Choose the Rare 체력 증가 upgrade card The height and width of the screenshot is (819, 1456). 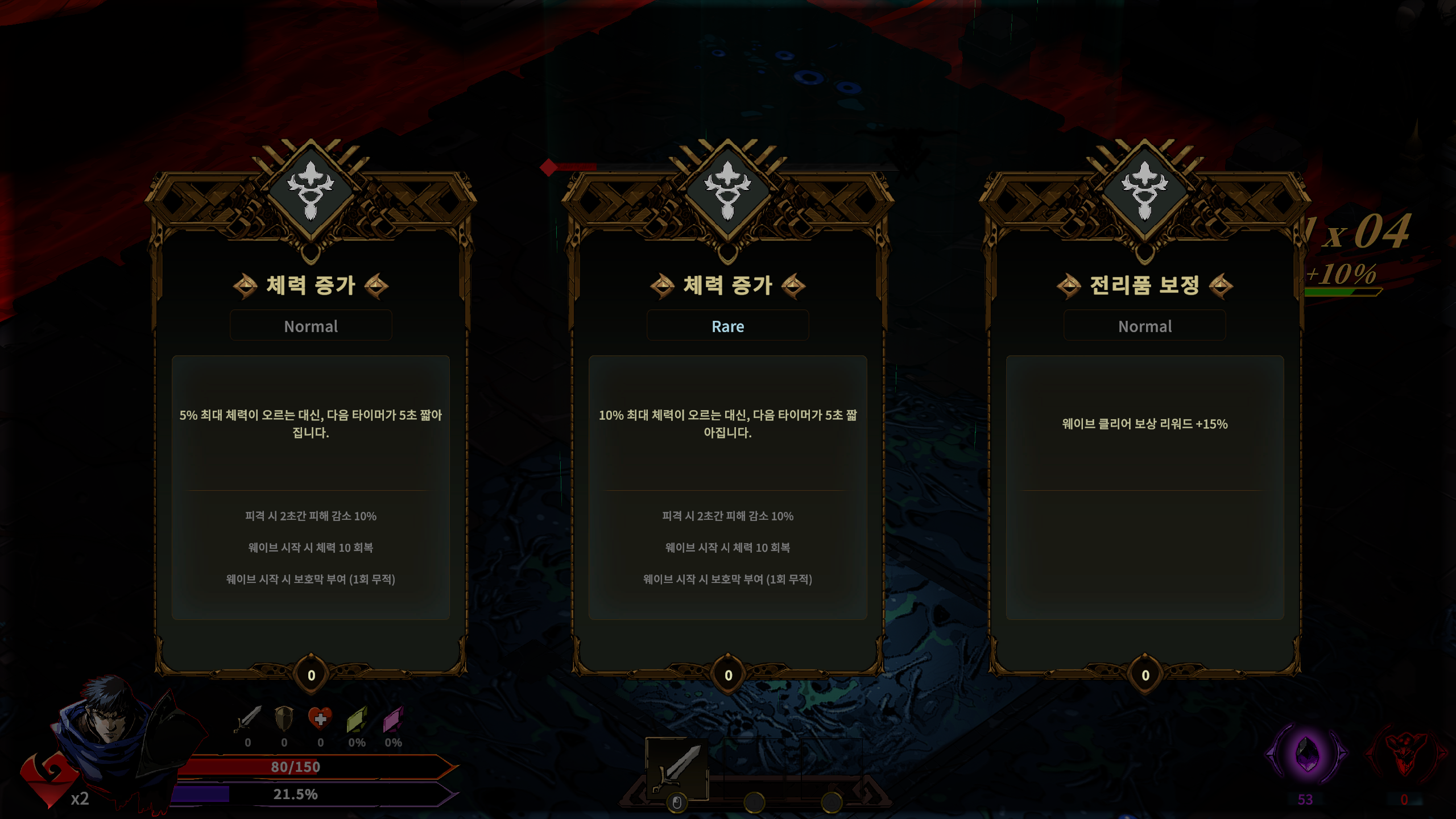(728, 432)
